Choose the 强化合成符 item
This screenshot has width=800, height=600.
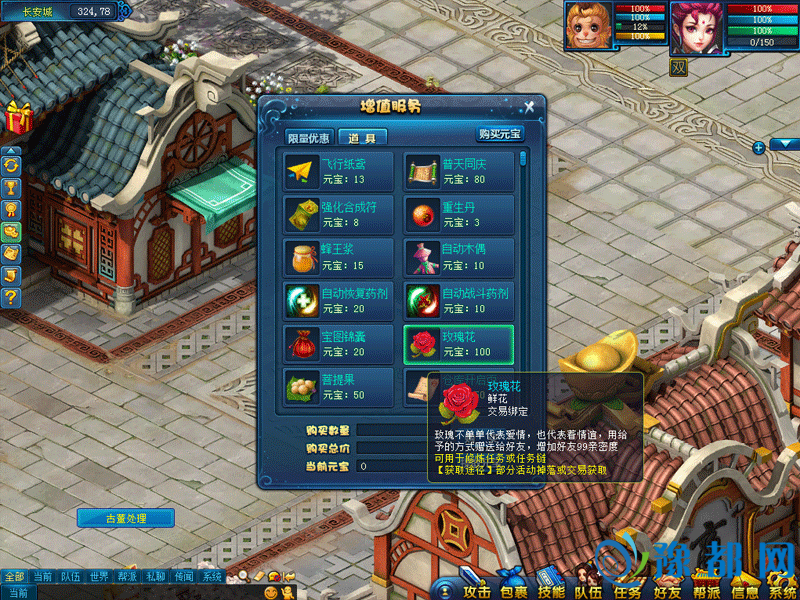point(339,215)
